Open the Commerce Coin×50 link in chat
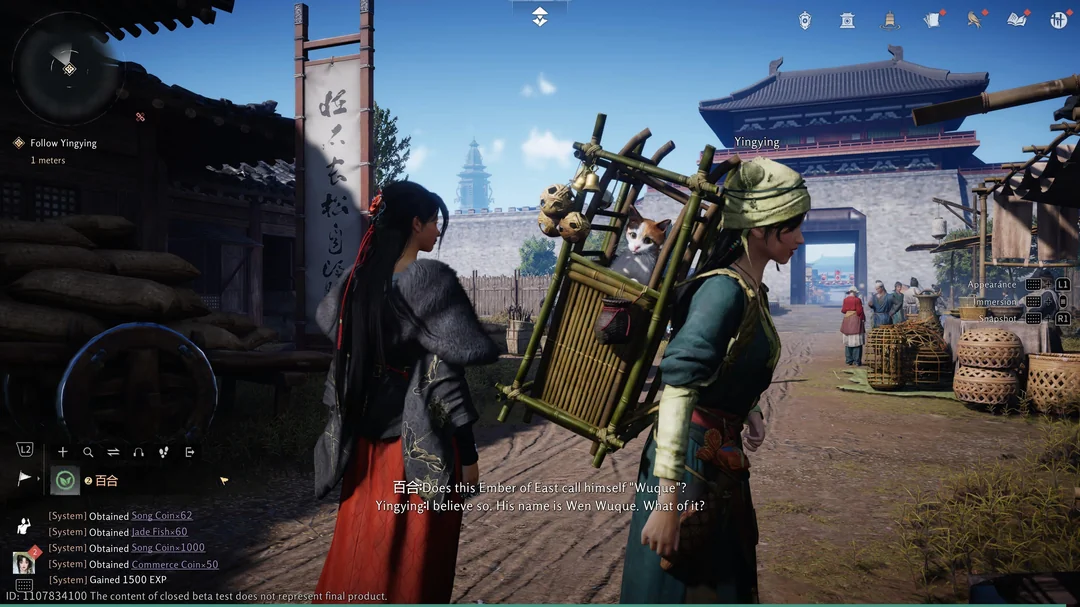 click(174, 564)
